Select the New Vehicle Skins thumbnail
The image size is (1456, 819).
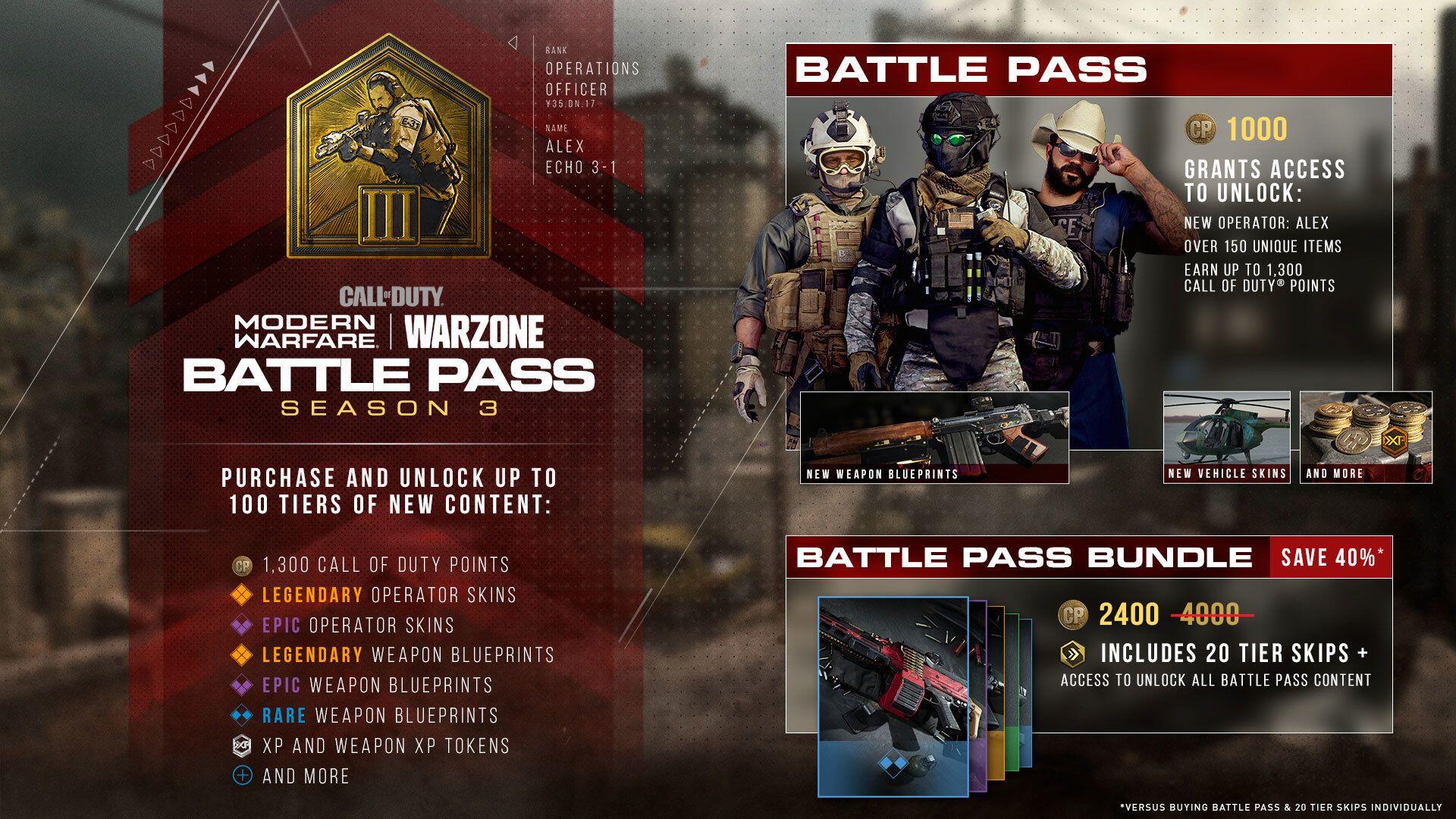(1226, 437)
